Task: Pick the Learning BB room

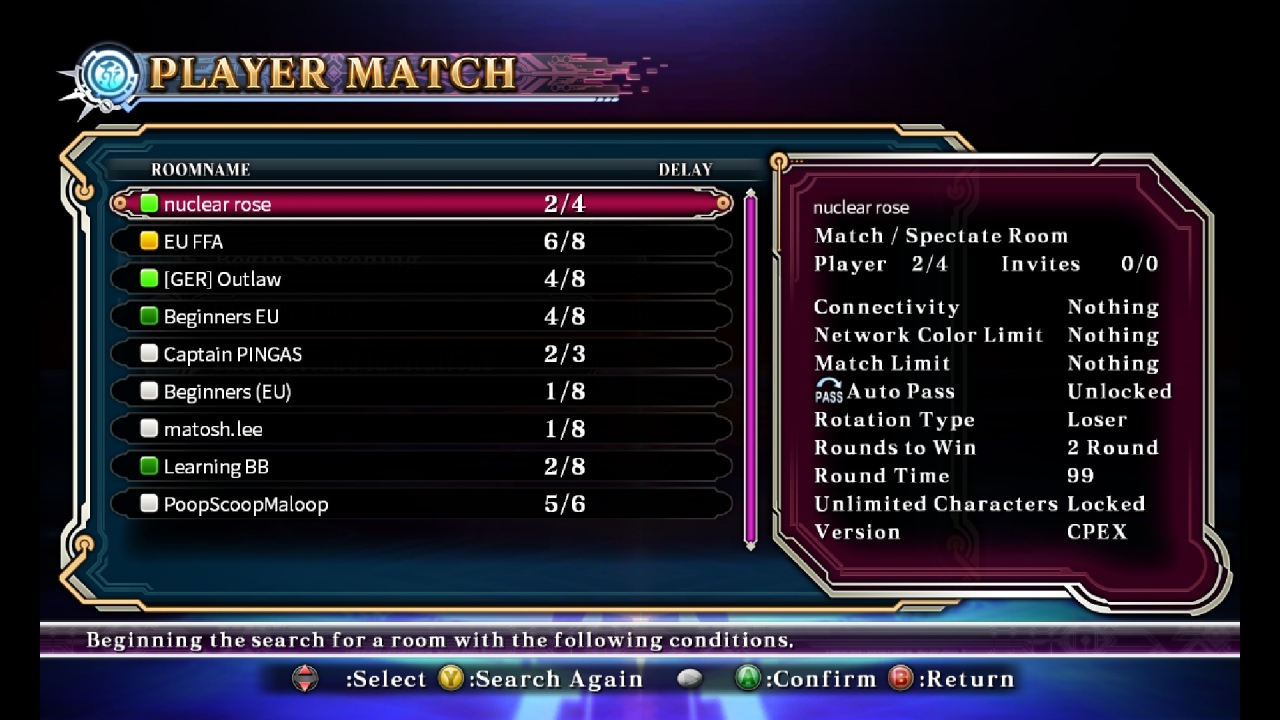Action: click(x=420, y=467)
